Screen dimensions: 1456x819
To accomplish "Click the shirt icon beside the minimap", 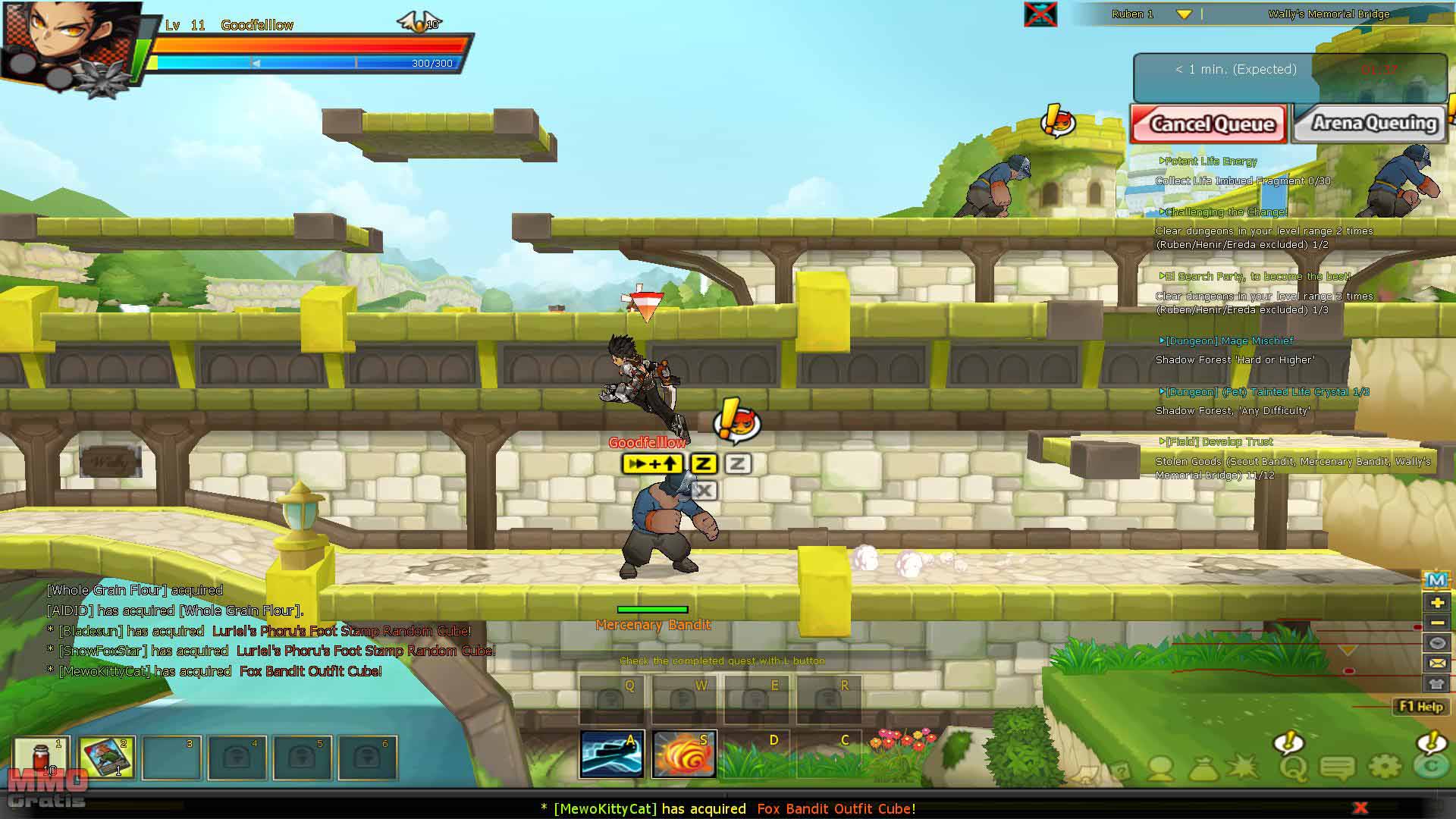I will [x=1436, y=683].
